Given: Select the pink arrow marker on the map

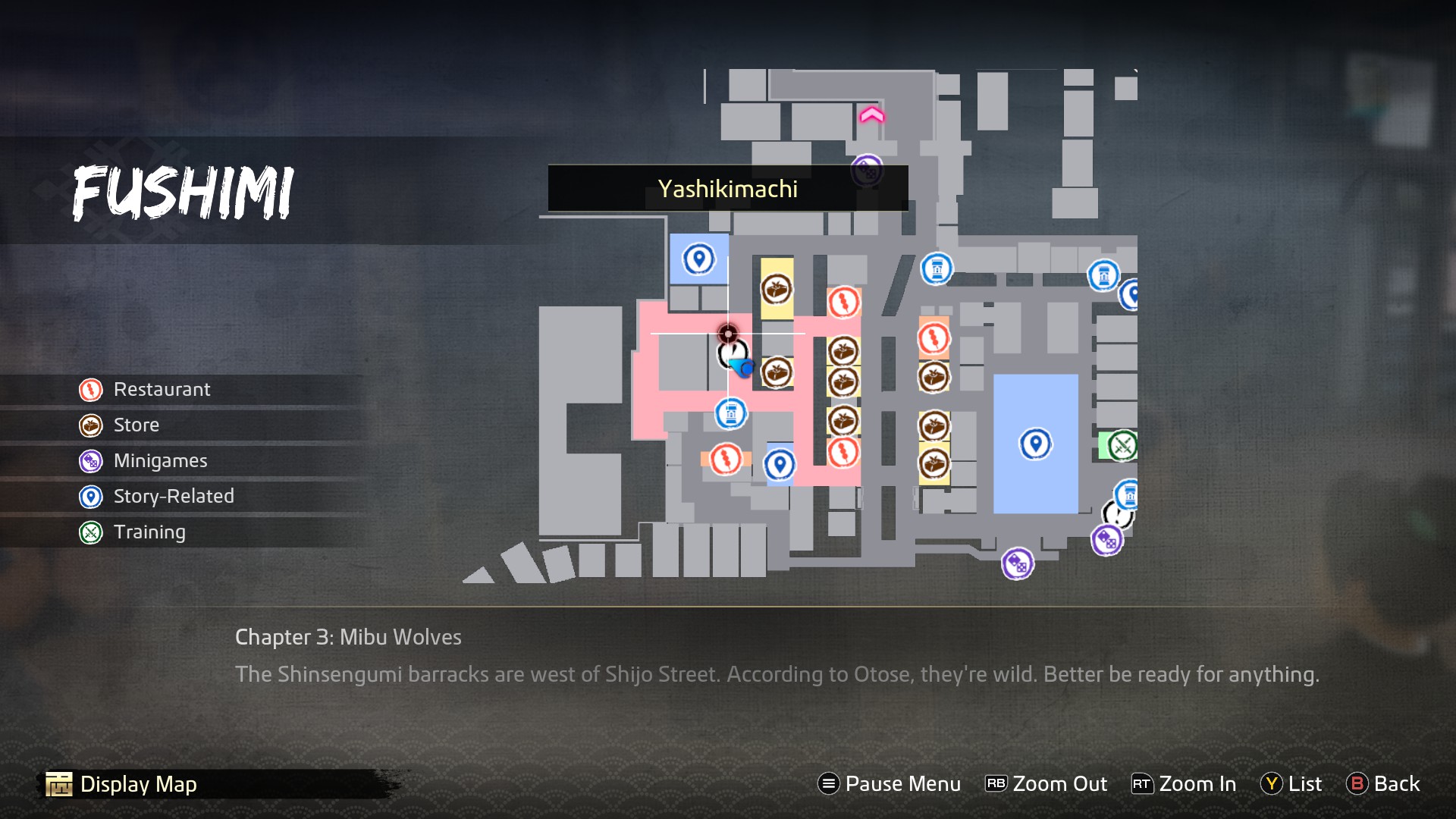Looking at the screenshot, I should coord(871,115).
